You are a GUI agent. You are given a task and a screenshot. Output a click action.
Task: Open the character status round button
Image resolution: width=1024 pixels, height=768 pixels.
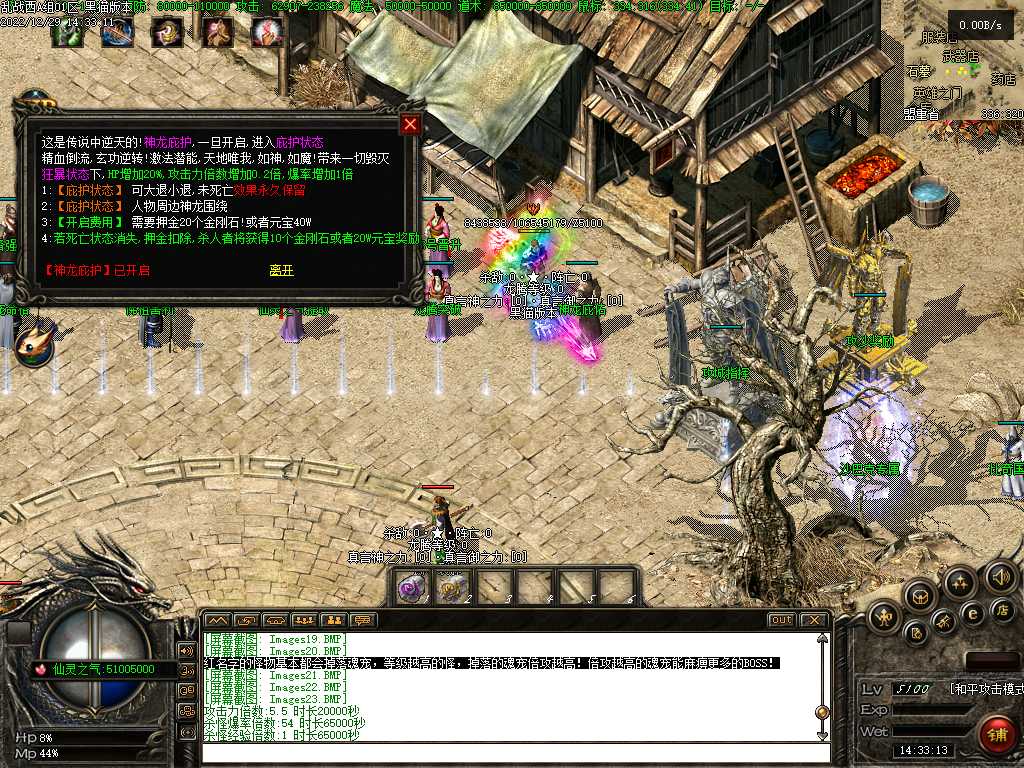click(x=884, y=616)
